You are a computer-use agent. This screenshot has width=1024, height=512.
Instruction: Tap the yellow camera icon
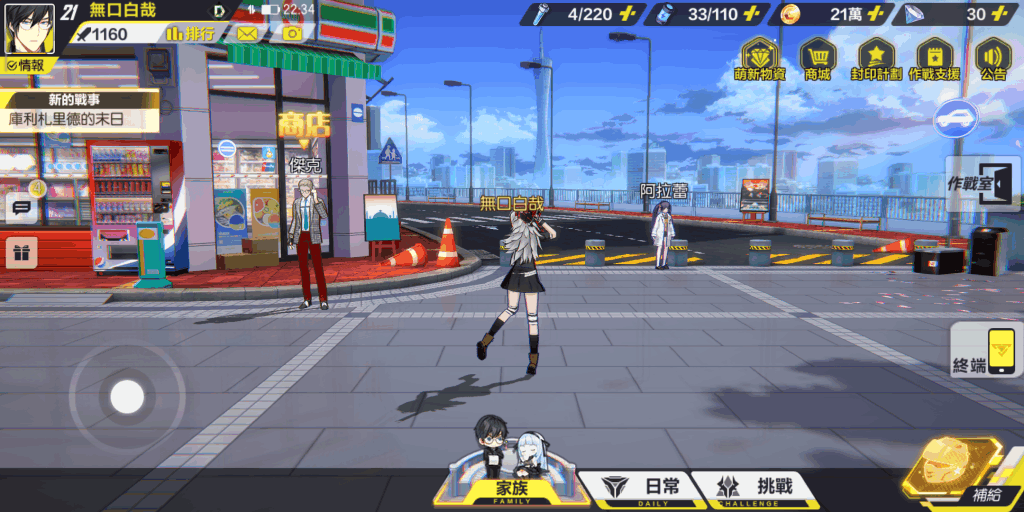[x=292, y=34]
